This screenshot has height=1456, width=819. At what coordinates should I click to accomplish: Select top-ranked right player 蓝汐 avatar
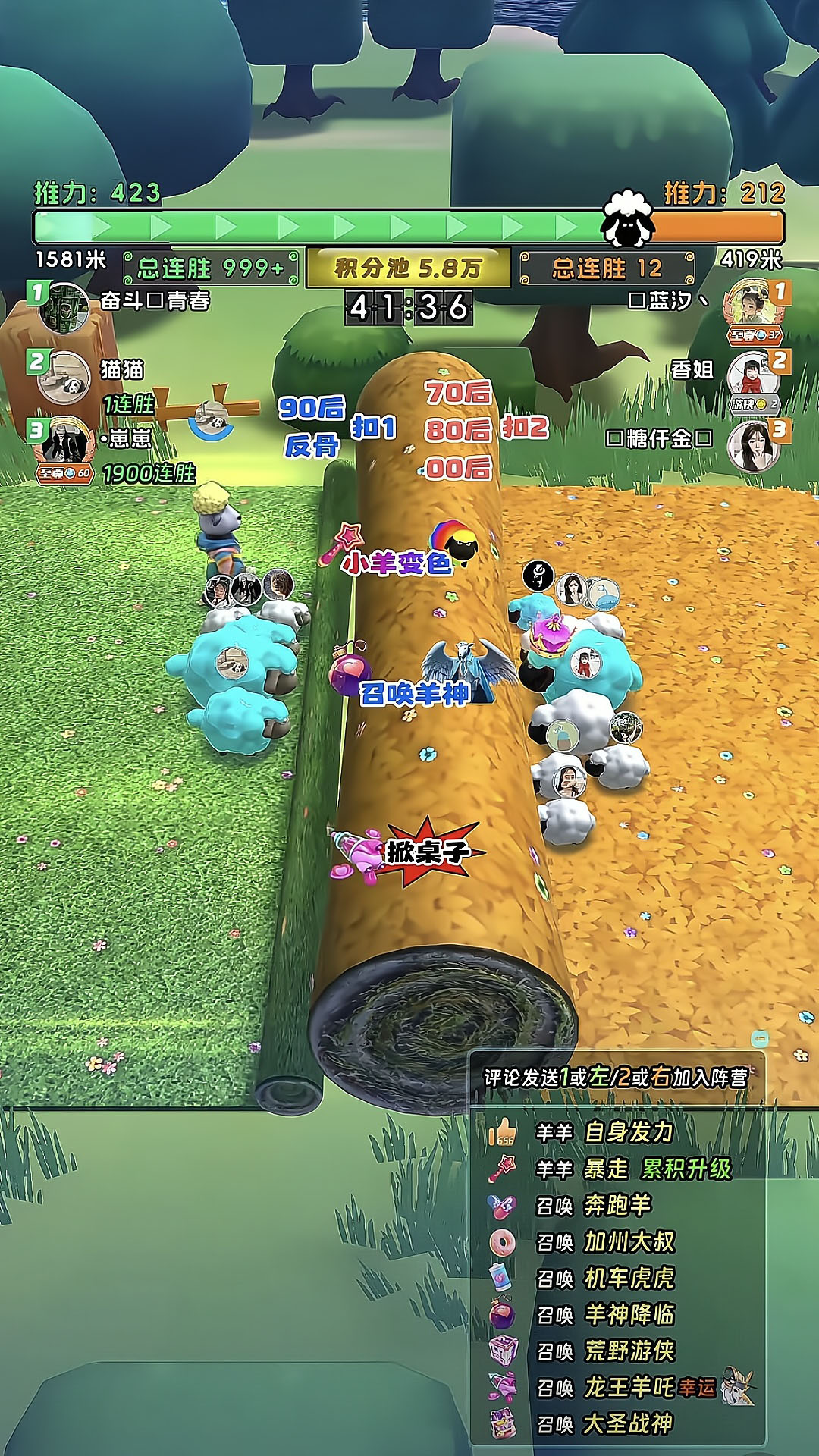(754, 308)
